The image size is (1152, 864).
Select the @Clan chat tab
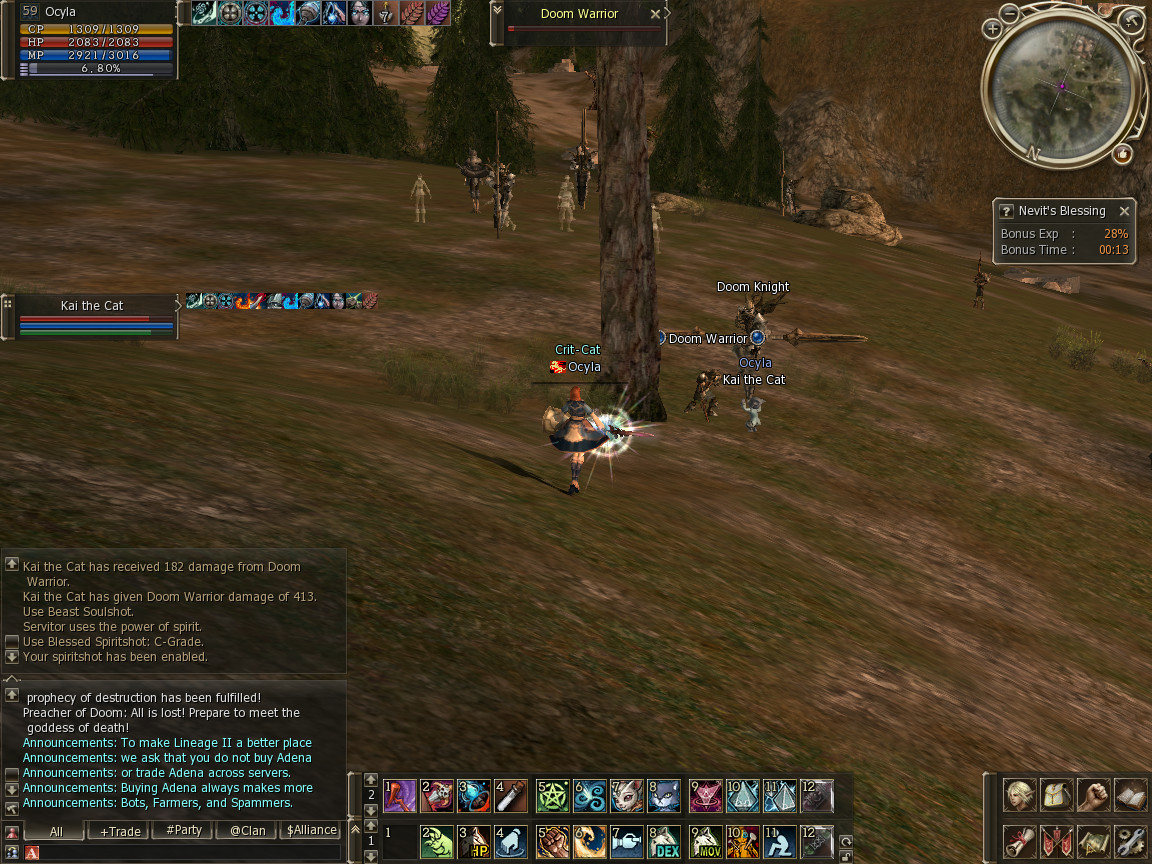tap(247, 831)
